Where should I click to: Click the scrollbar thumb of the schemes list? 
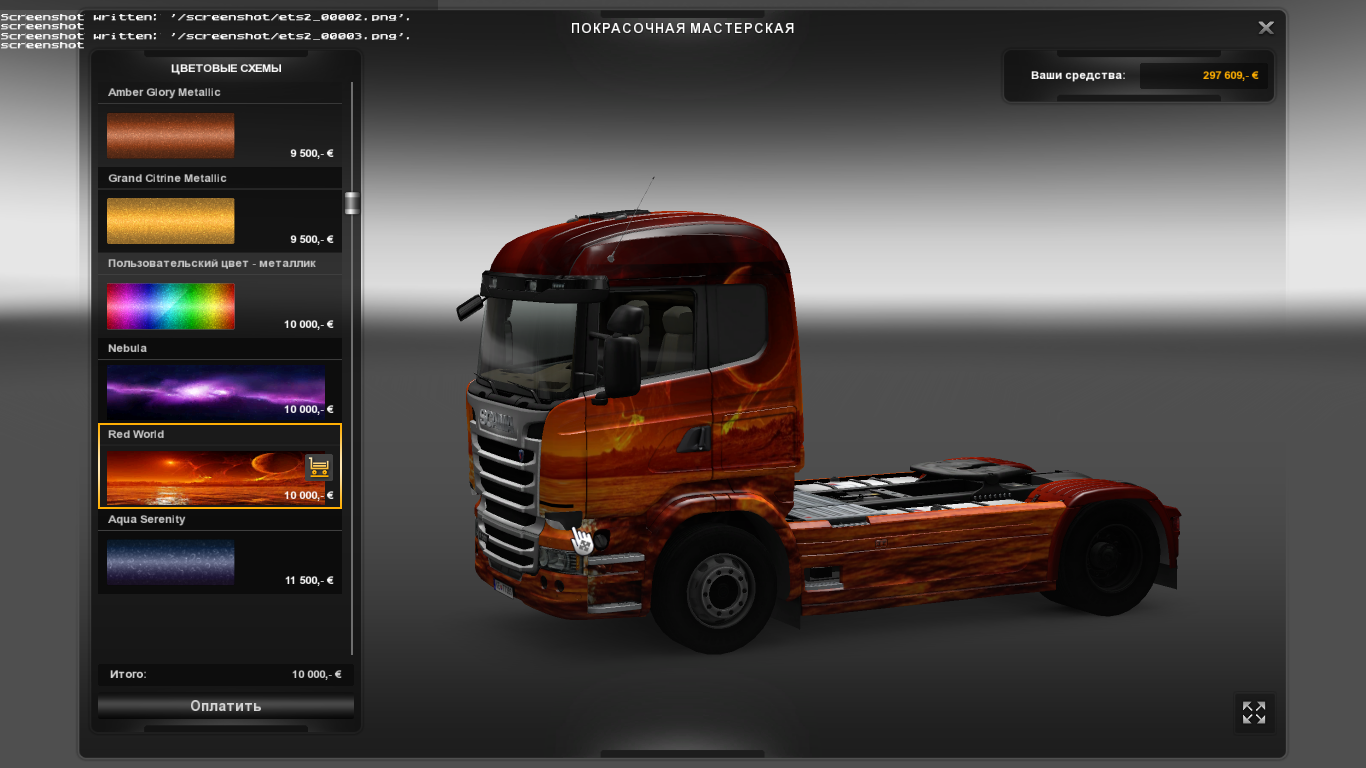[x=351, y=202]
